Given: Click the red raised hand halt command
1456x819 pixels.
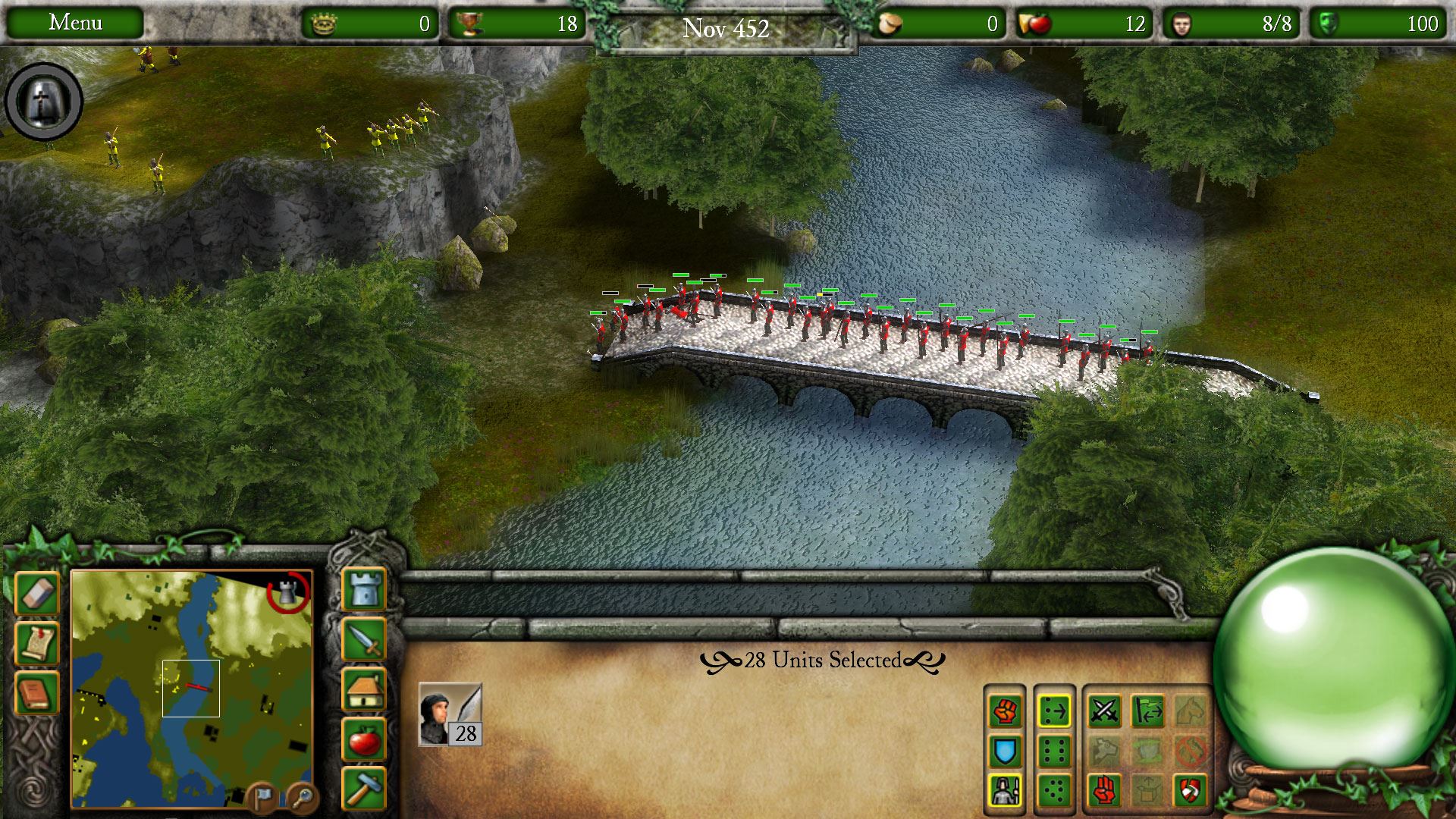Looking at the screenshot, I should [x=1104, y=791].
